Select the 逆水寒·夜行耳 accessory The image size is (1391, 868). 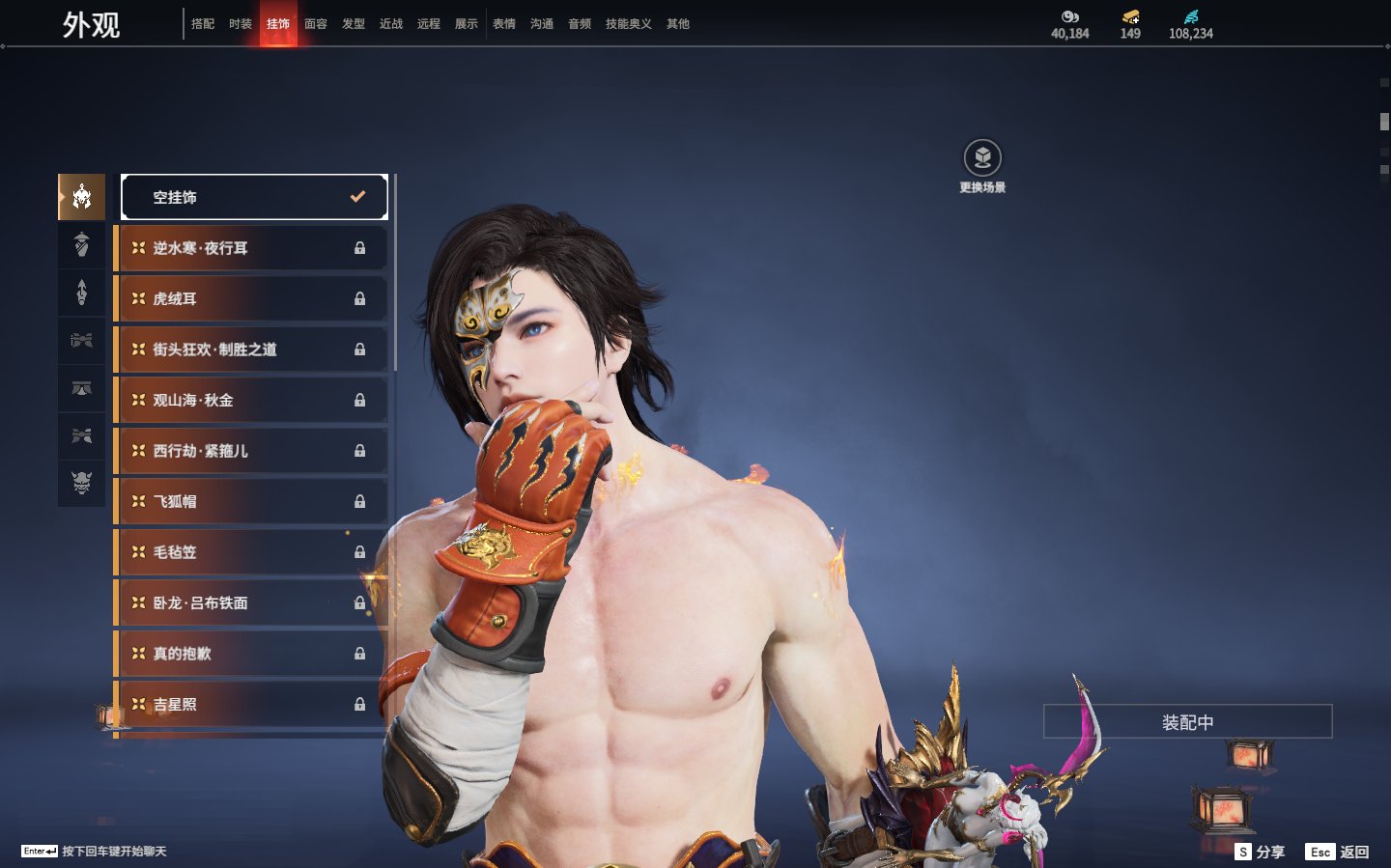click(251, 248)
